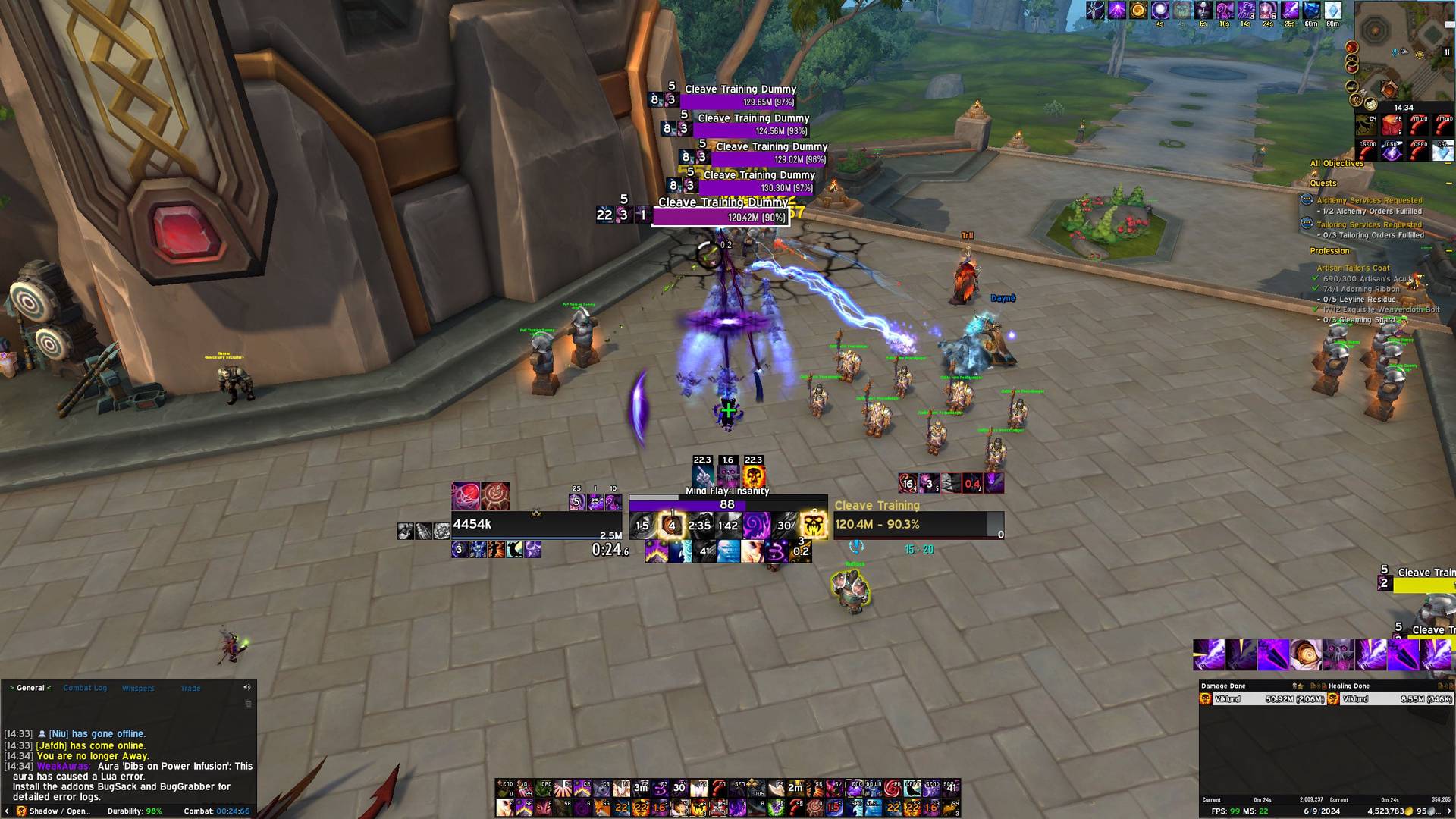Image resolution: width=1456 pixels, height=819 pixels.
Task: Switch to the General chat tab
Action: click(30, 688)
